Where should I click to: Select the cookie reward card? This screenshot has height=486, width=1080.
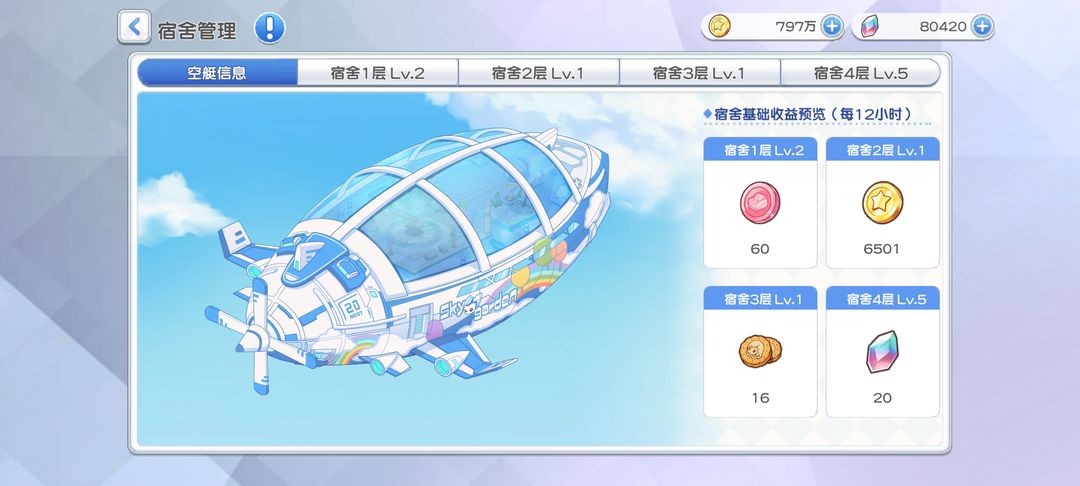point(760,352)
